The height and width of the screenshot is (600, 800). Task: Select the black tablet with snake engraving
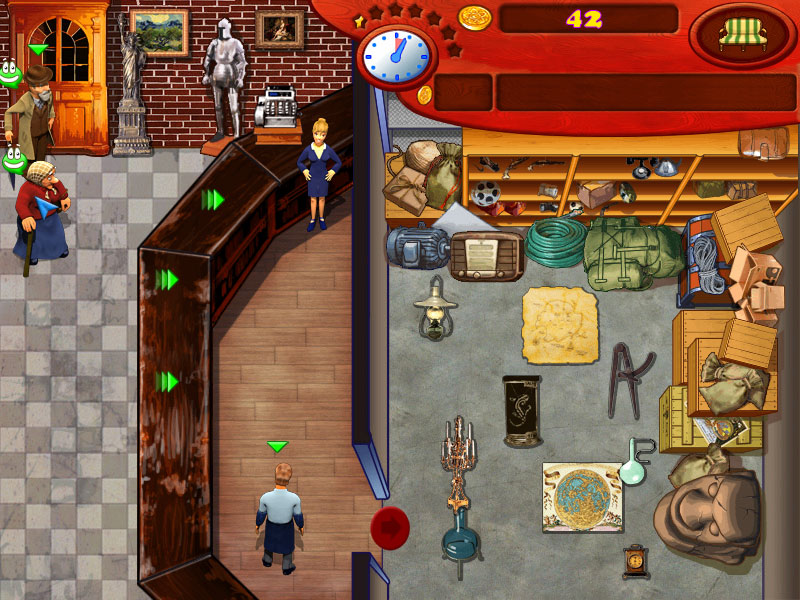click(521, 410)
